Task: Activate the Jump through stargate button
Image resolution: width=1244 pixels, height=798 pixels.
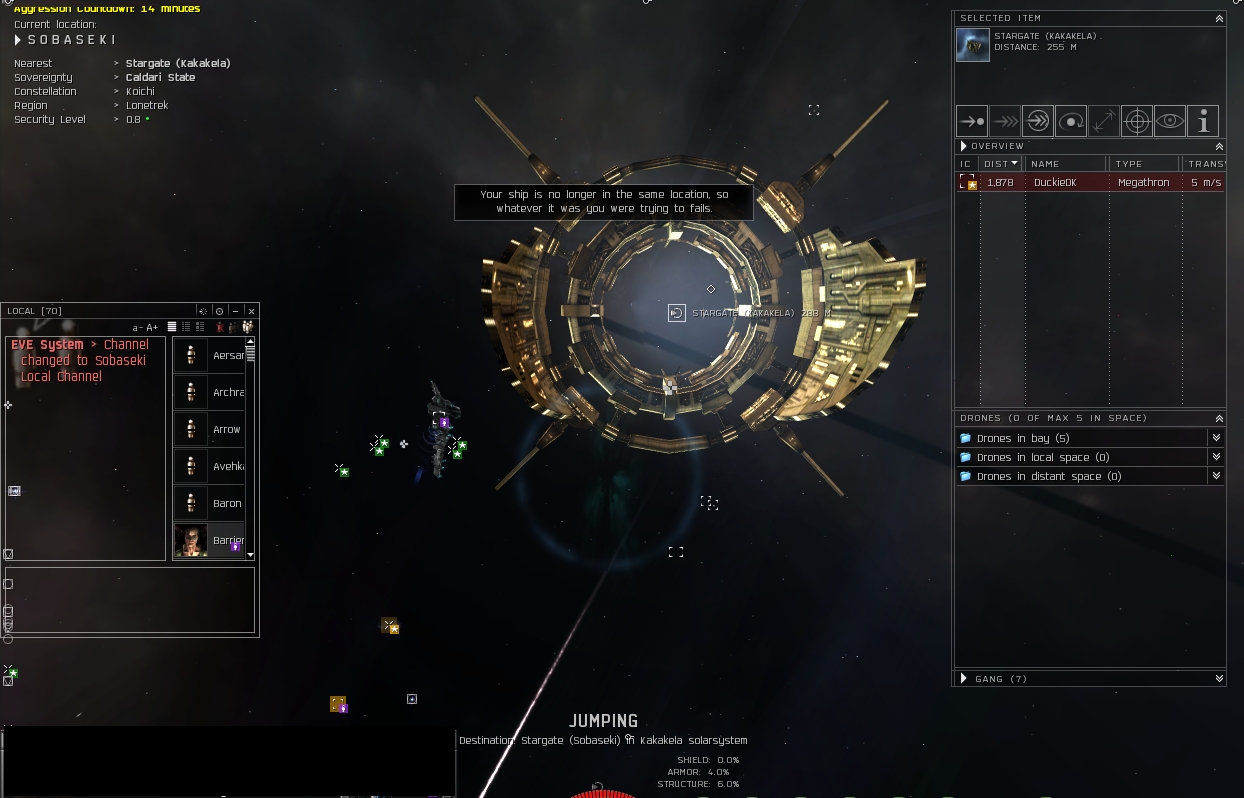Action: click(x=1038, y=121)
